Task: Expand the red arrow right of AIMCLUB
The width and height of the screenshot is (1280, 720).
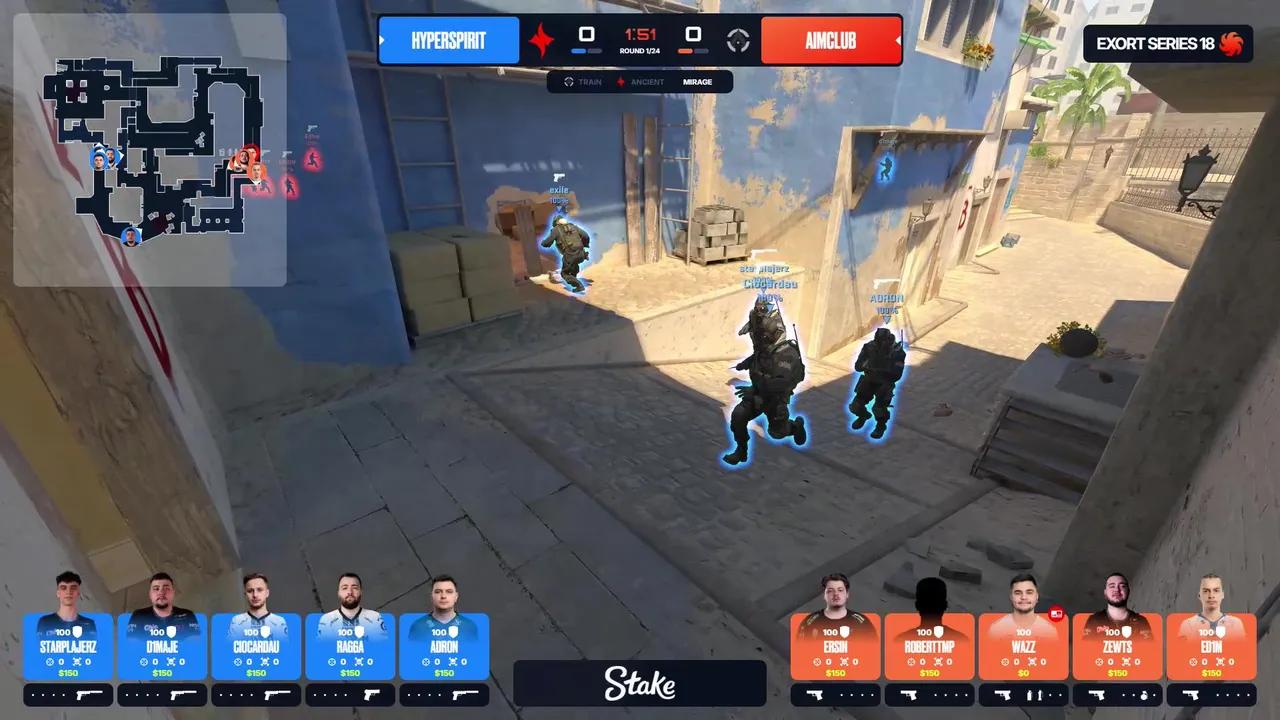Action: (897, 40)
